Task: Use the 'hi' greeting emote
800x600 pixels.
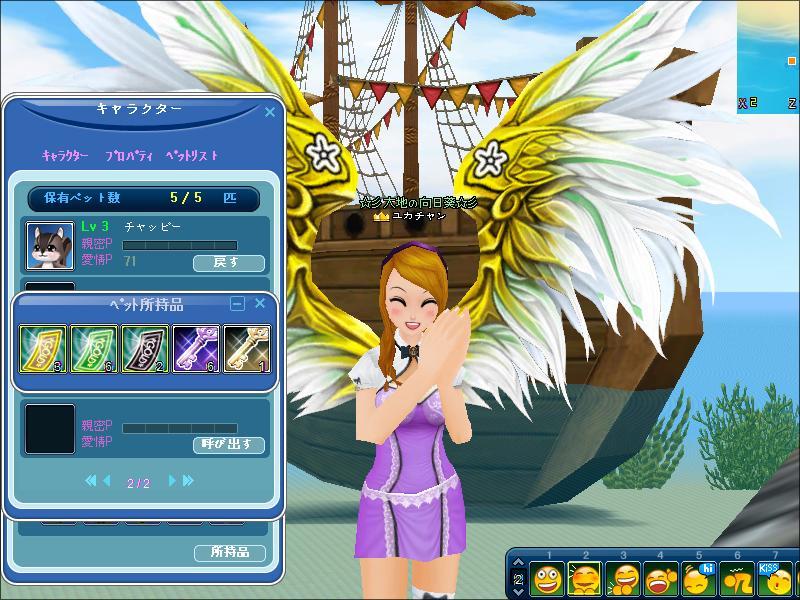Action: (699, 579)
